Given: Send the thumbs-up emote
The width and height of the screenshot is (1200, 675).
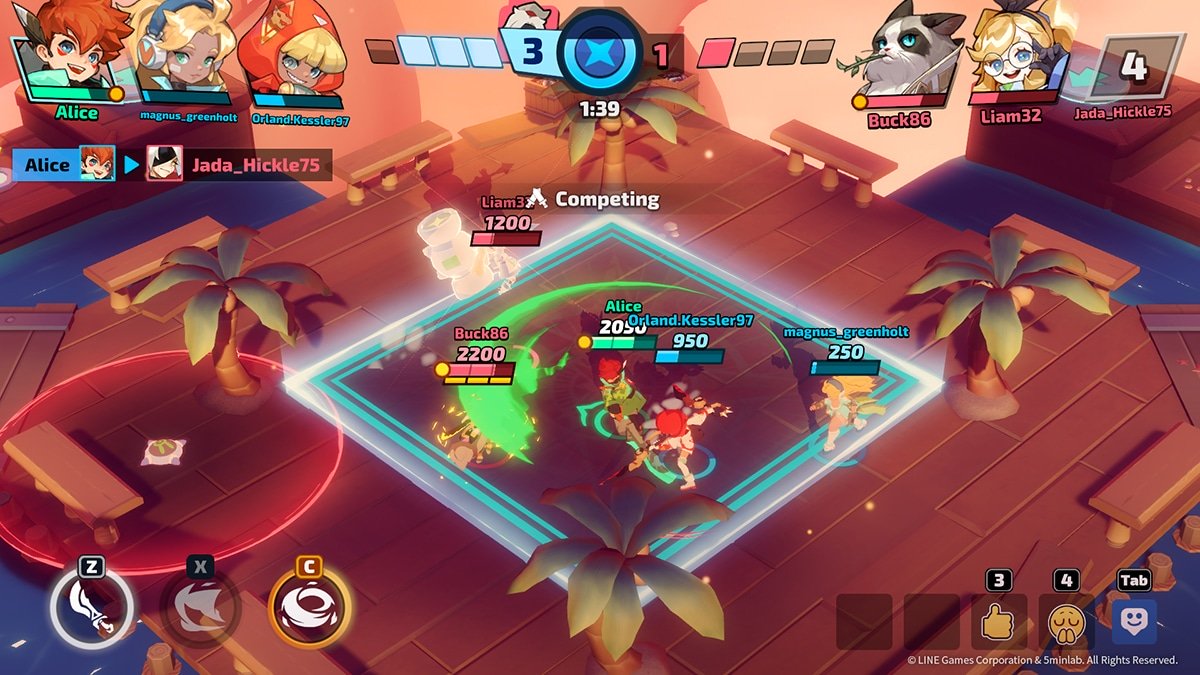Looking at the screenshot, I should click(997, 622).
